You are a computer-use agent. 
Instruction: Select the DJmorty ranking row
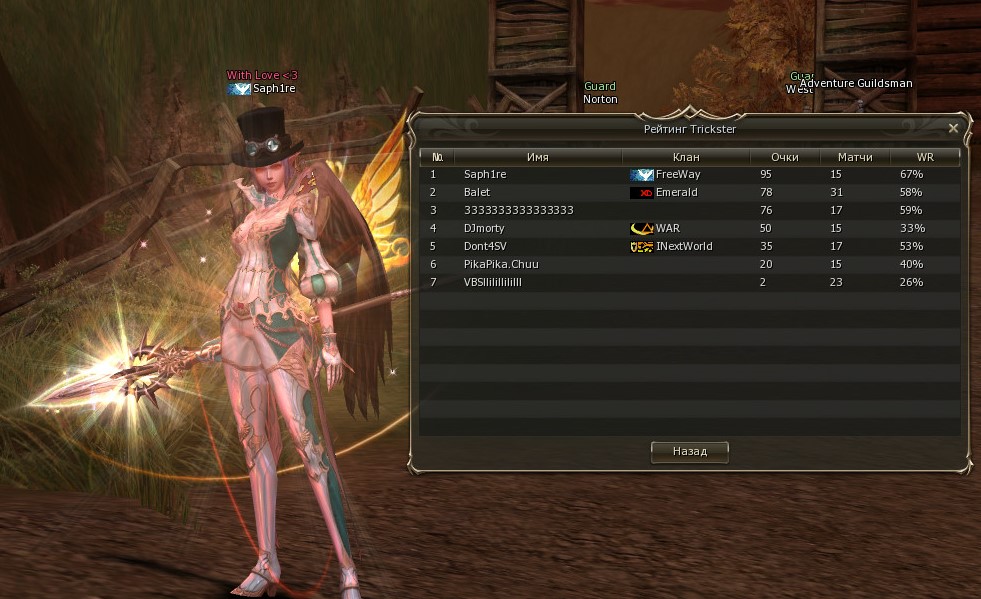[690, 228]
